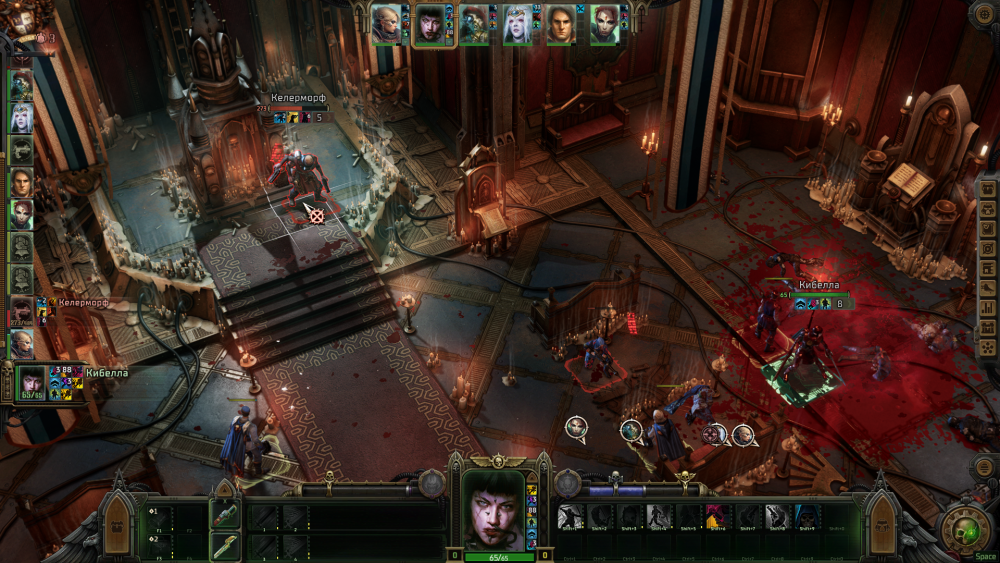Viewport: 1000px width, 563px height.
Task: Click the Кибелла nameplate above the character
Action: [x=816, y=284]
